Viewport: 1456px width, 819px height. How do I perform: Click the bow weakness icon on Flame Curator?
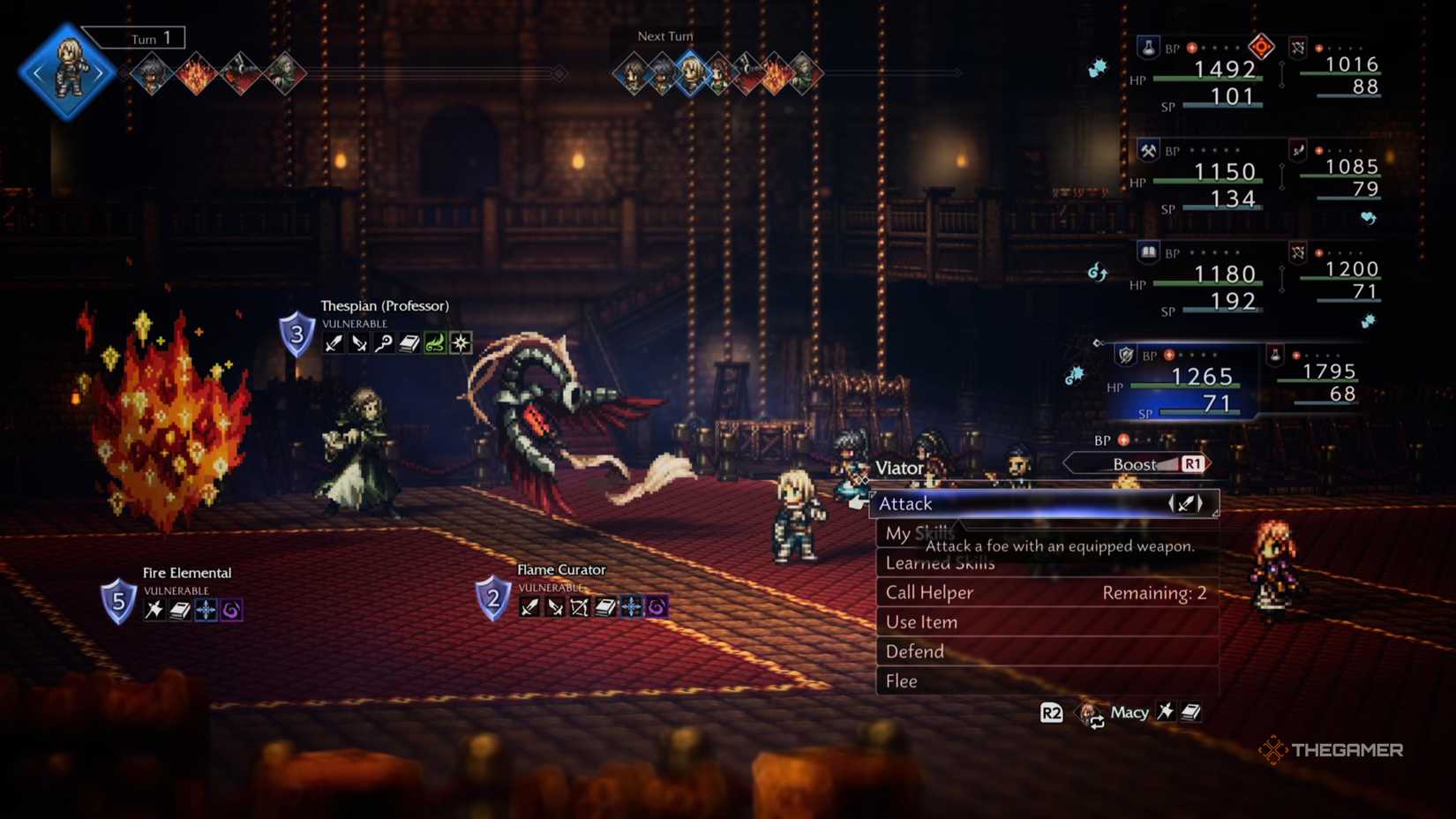point(578,606)
